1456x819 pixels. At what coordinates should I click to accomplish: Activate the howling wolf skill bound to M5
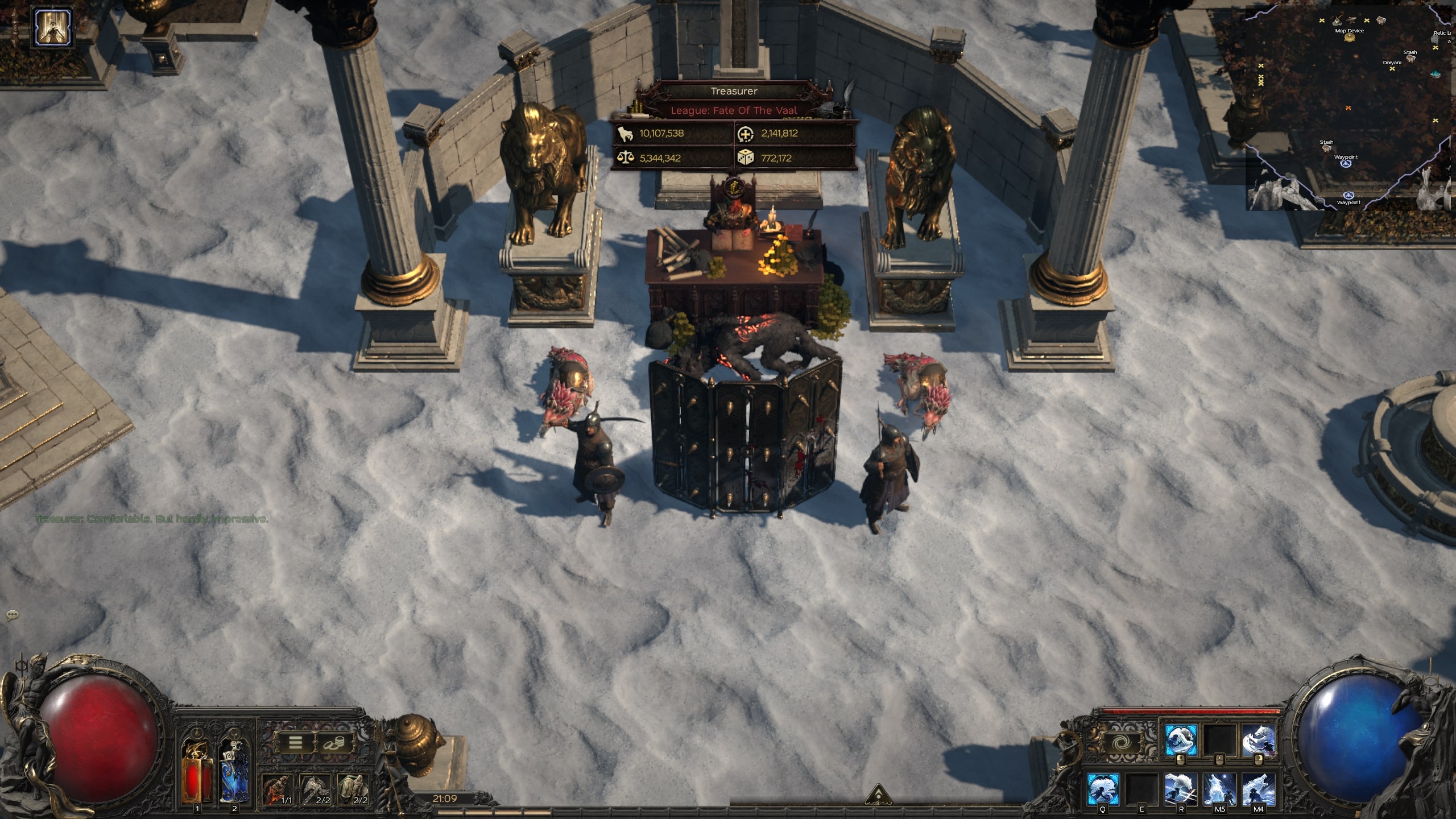tap(1219, 788)
